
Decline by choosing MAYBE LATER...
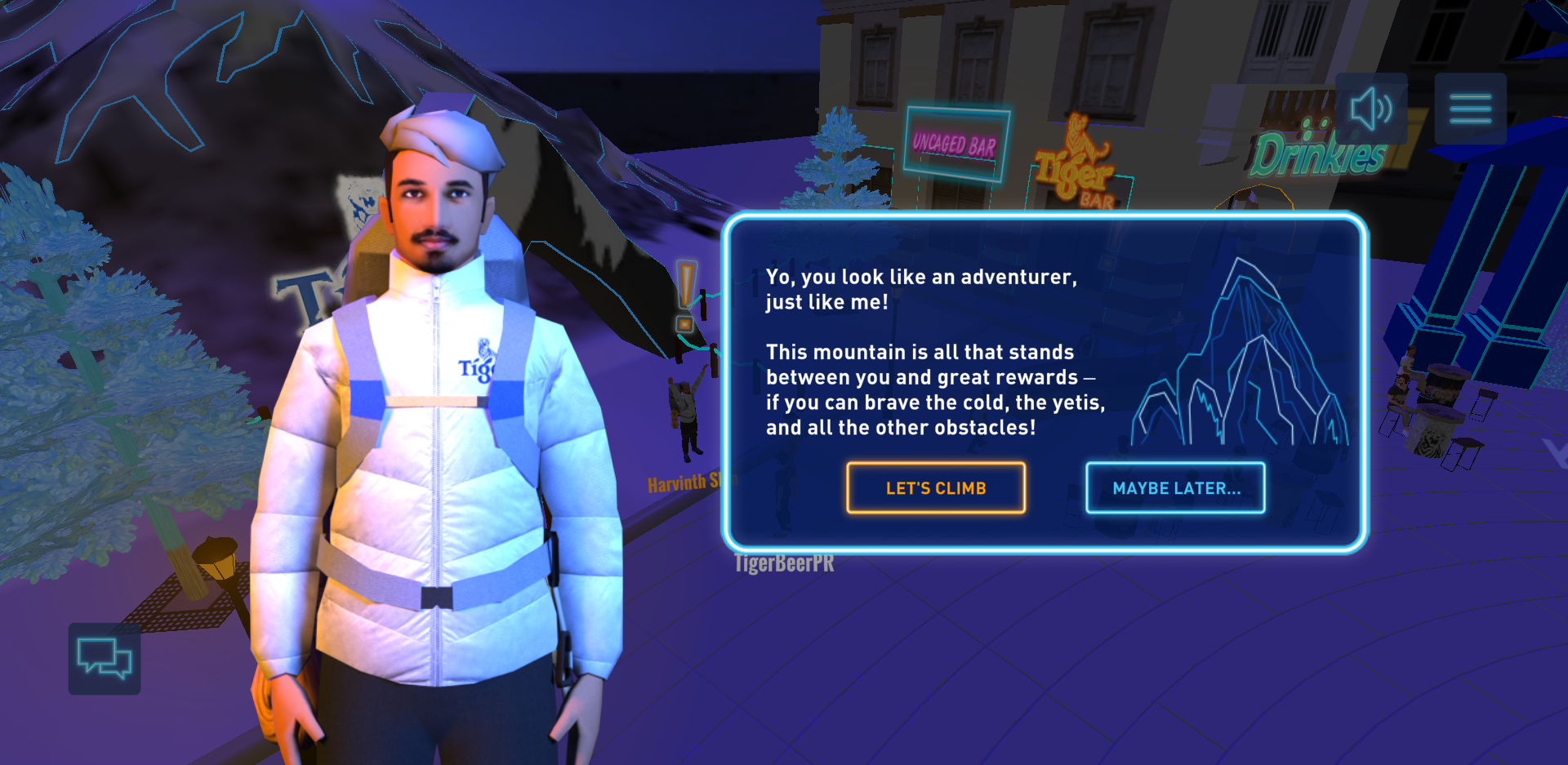pyautogui.click(x=1175, y=488)
